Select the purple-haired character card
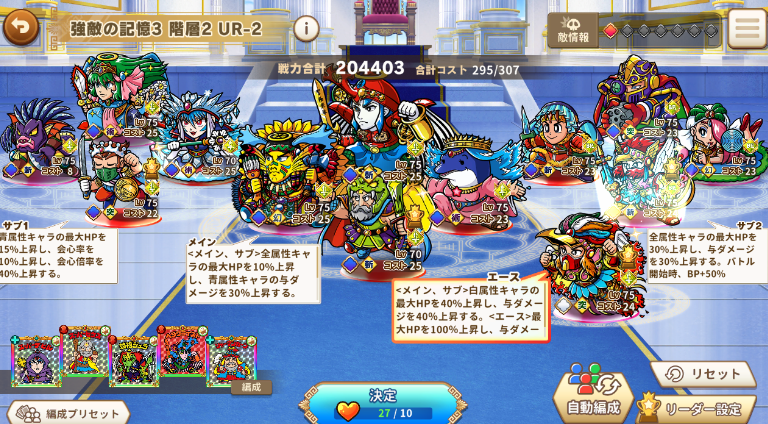Screen dimensions: 768x424 click(36, 361)
